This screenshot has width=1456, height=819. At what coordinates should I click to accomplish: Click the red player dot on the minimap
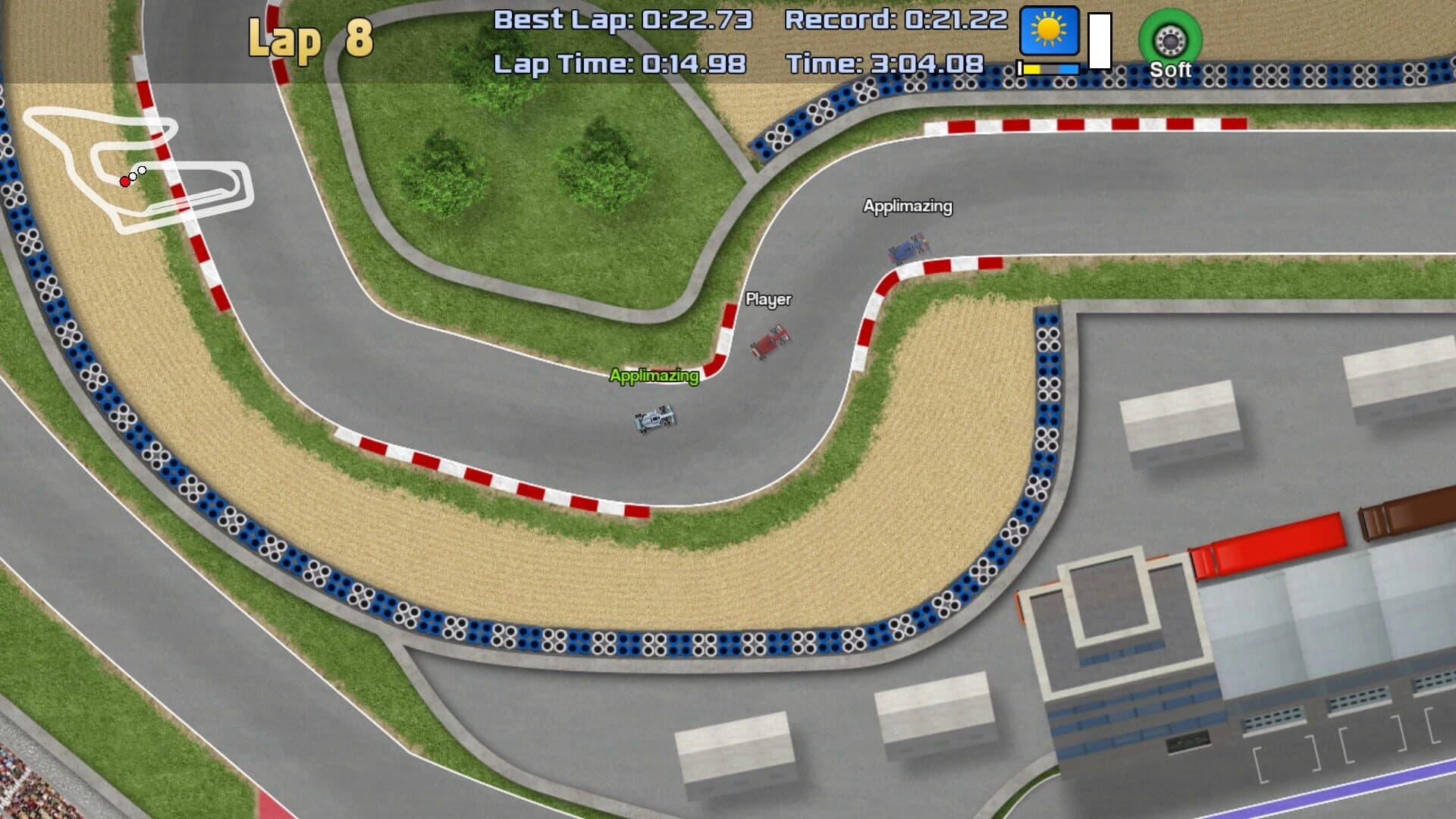point(124,181)
